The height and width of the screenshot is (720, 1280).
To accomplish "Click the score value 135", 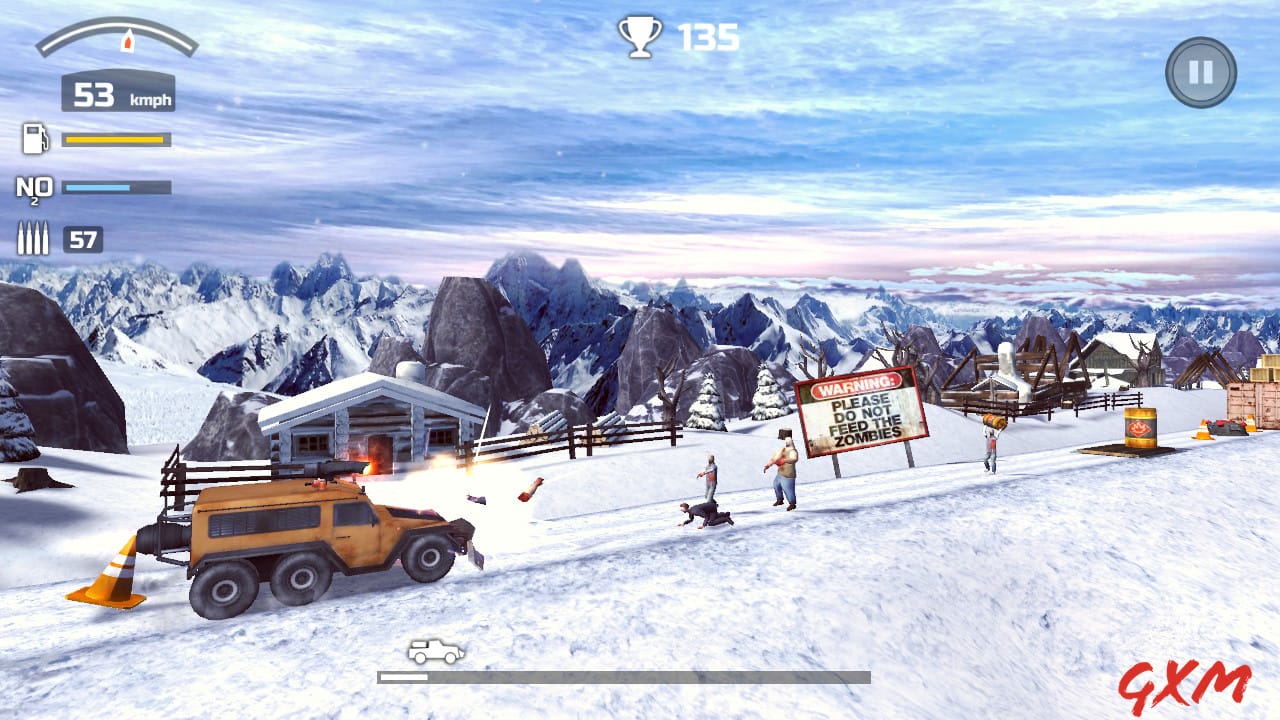I will [x=707, y=38].
